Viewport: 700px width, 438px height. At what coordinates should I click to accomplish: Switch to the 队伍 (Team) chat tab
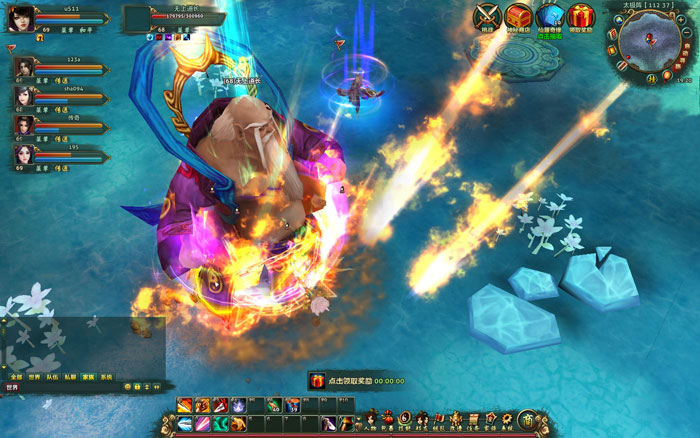[x=52, y=378]
